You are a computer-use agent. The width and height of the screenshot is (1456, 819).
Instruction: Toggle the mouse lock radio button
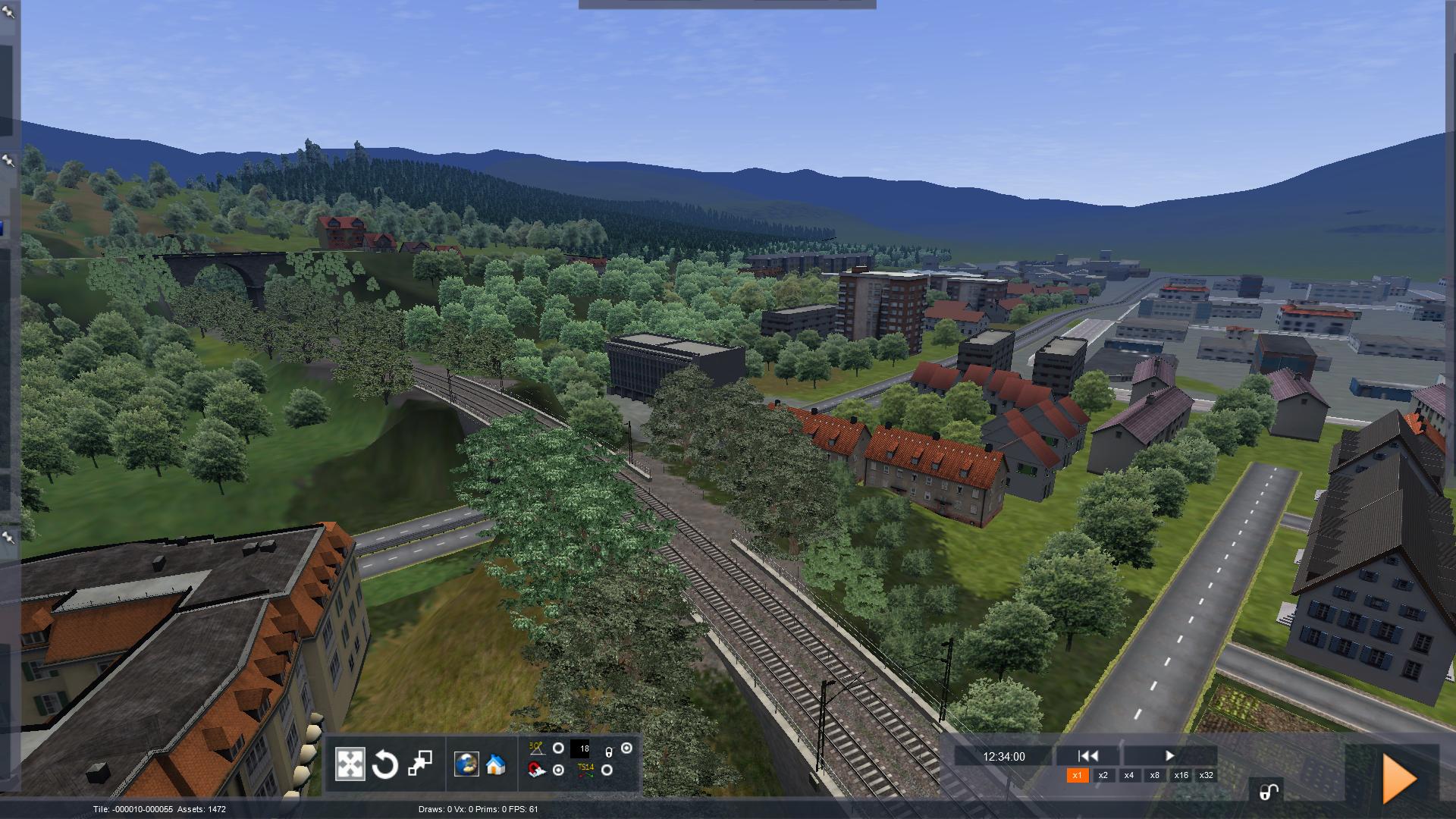pyautogui.click(x=626, y=748)
